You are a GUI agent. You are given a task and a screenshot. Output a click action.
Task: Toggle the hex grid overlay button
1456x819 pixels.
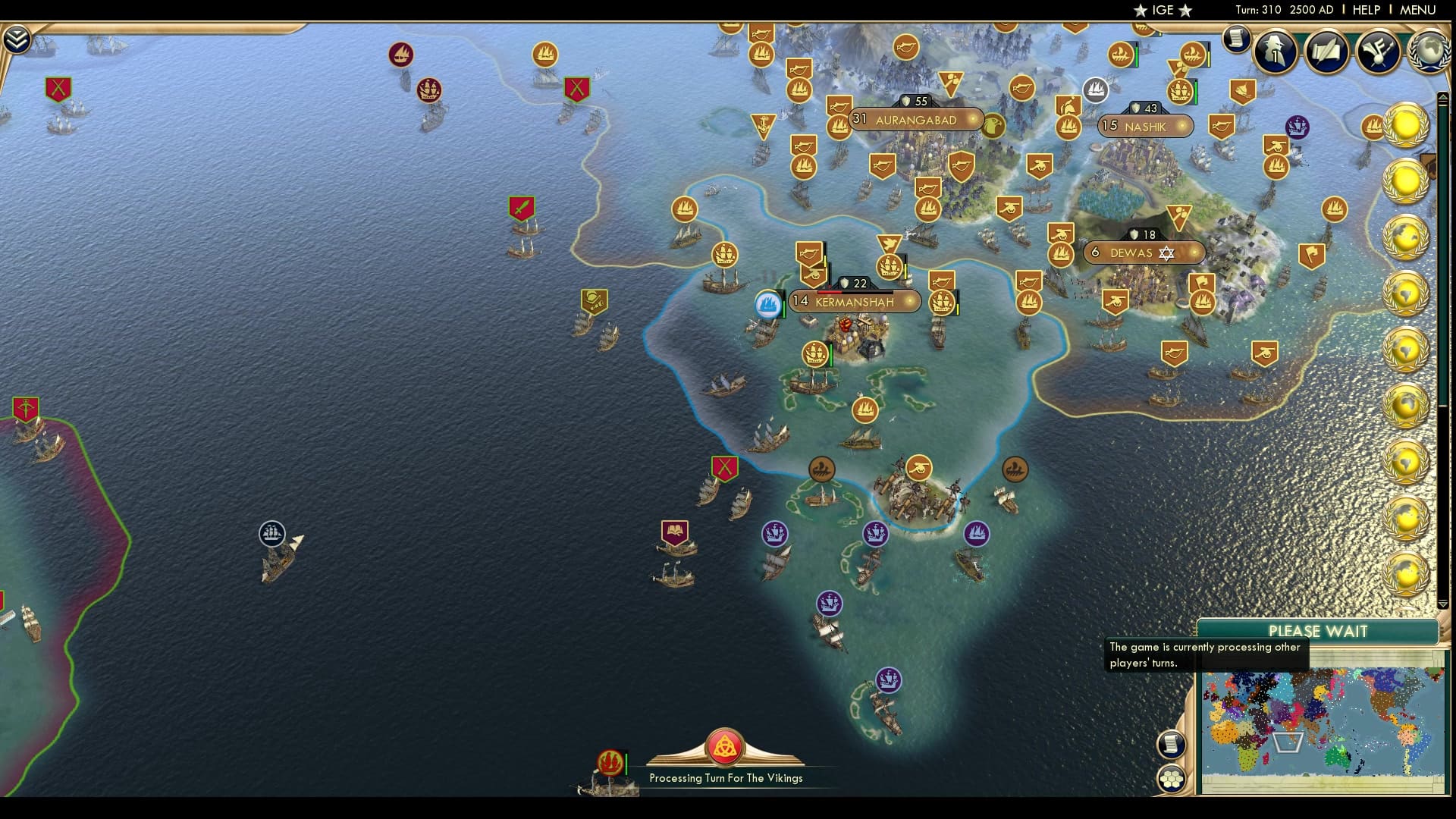pos(1172,777)
